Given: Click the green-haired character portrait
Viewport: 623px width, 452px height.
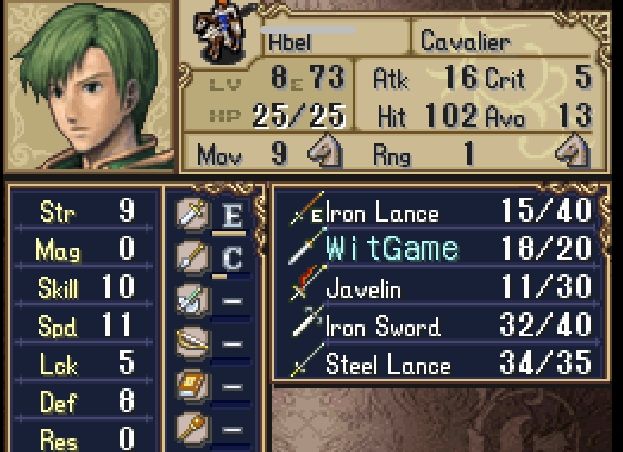Looking at the screenshot, I should [x=88, y=85].
